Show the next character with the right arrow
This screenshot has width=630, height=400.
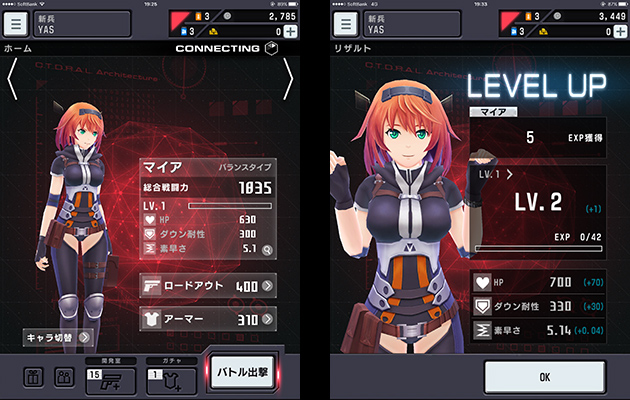(288, 79)
